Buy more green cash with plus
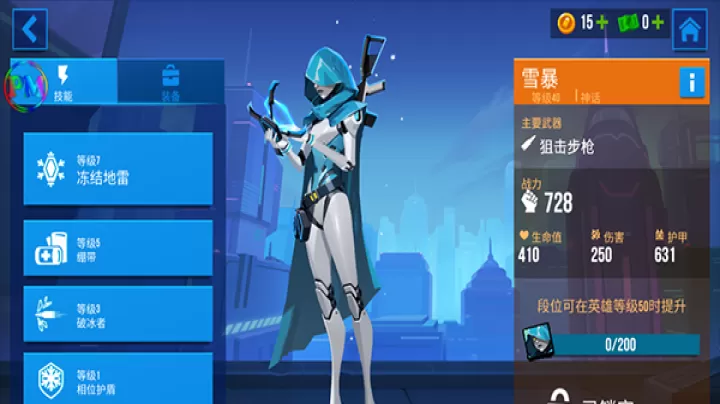This screenshot has width=720, height=404. click(x=658, y=22)
